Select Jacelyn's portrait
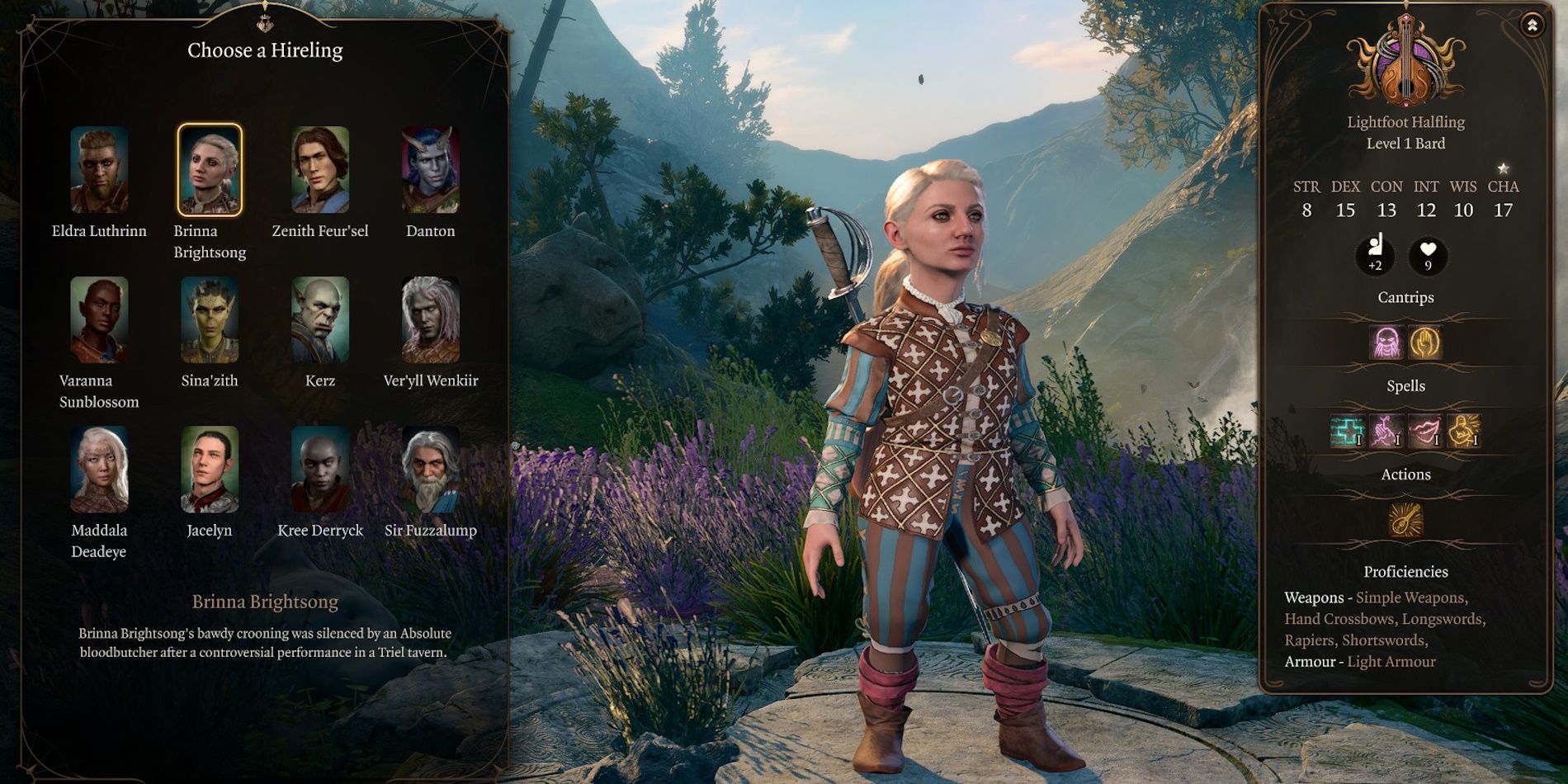 click(x=210, y=470)
